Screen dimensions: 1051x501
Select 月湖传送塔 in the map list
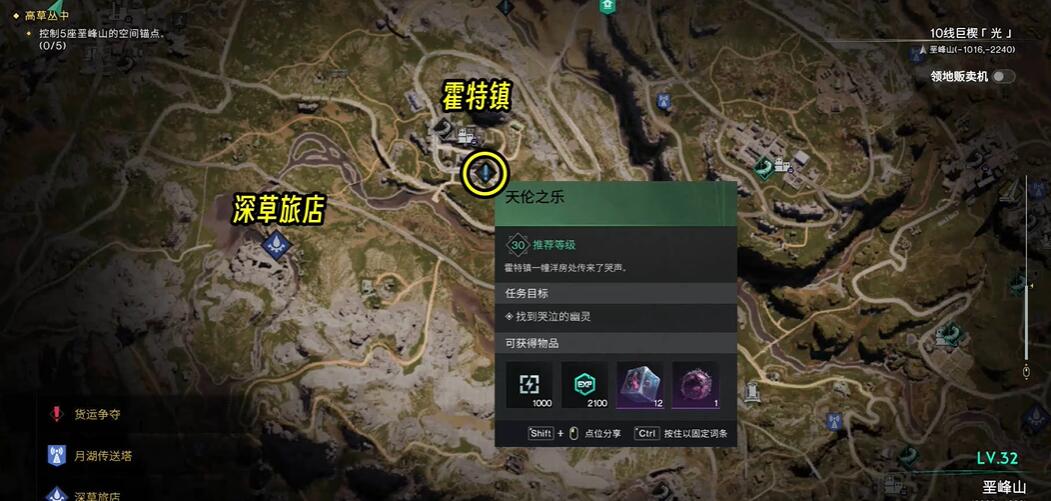click(x=102, y=456)
